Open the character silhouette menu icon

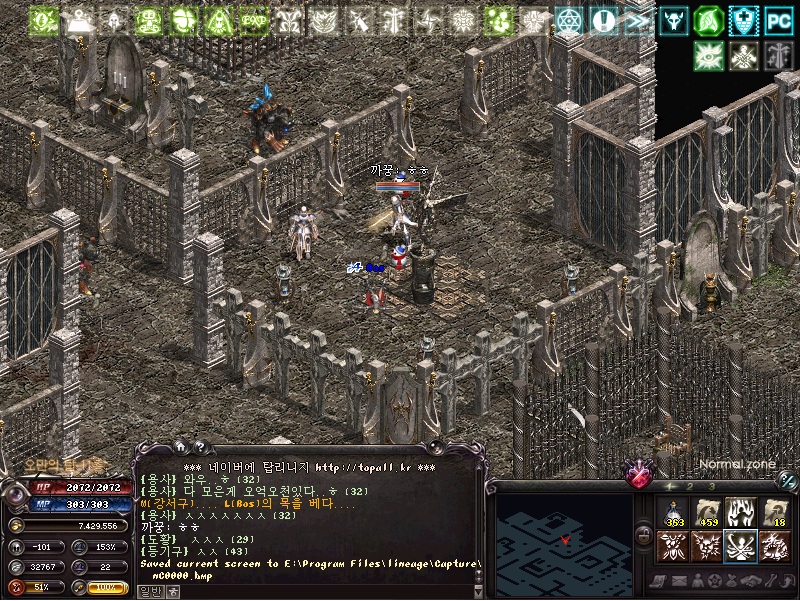pos(699,581)
